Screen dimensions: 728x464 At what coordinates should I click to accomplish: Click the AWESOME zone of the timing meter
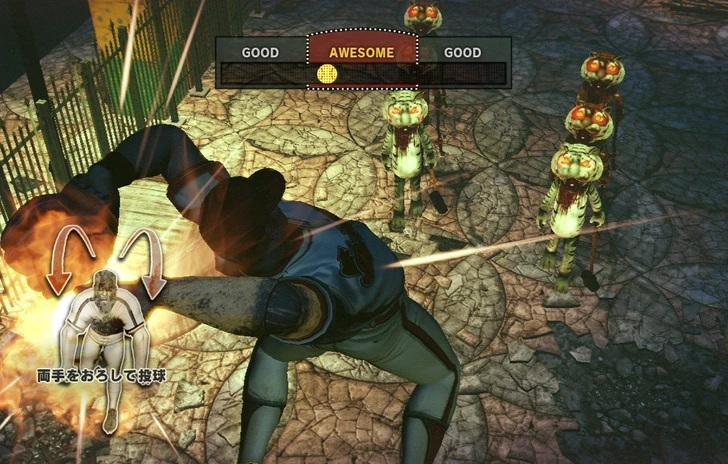[x=362, y=52]
